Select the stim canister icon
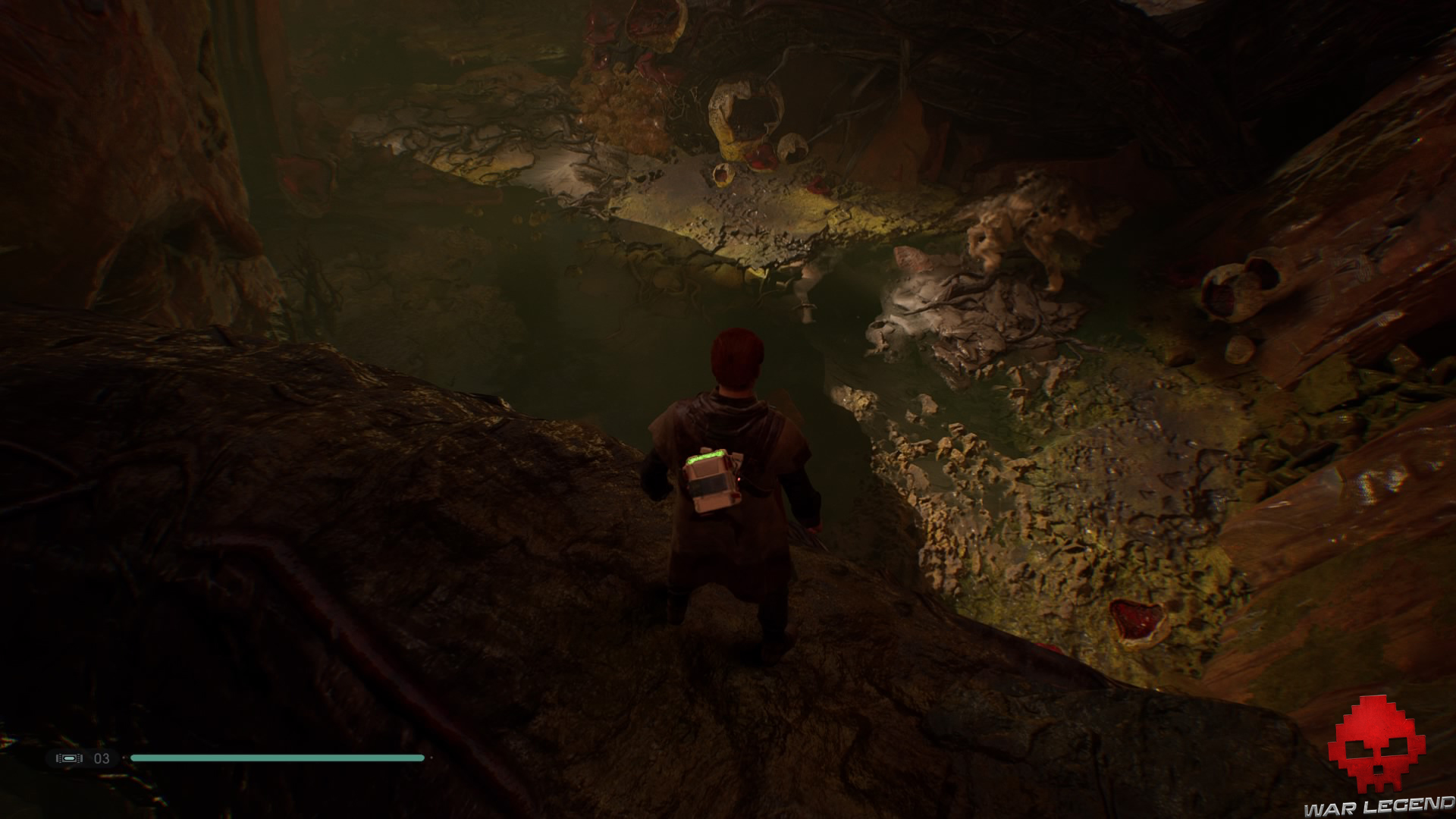 coord(70,758)
